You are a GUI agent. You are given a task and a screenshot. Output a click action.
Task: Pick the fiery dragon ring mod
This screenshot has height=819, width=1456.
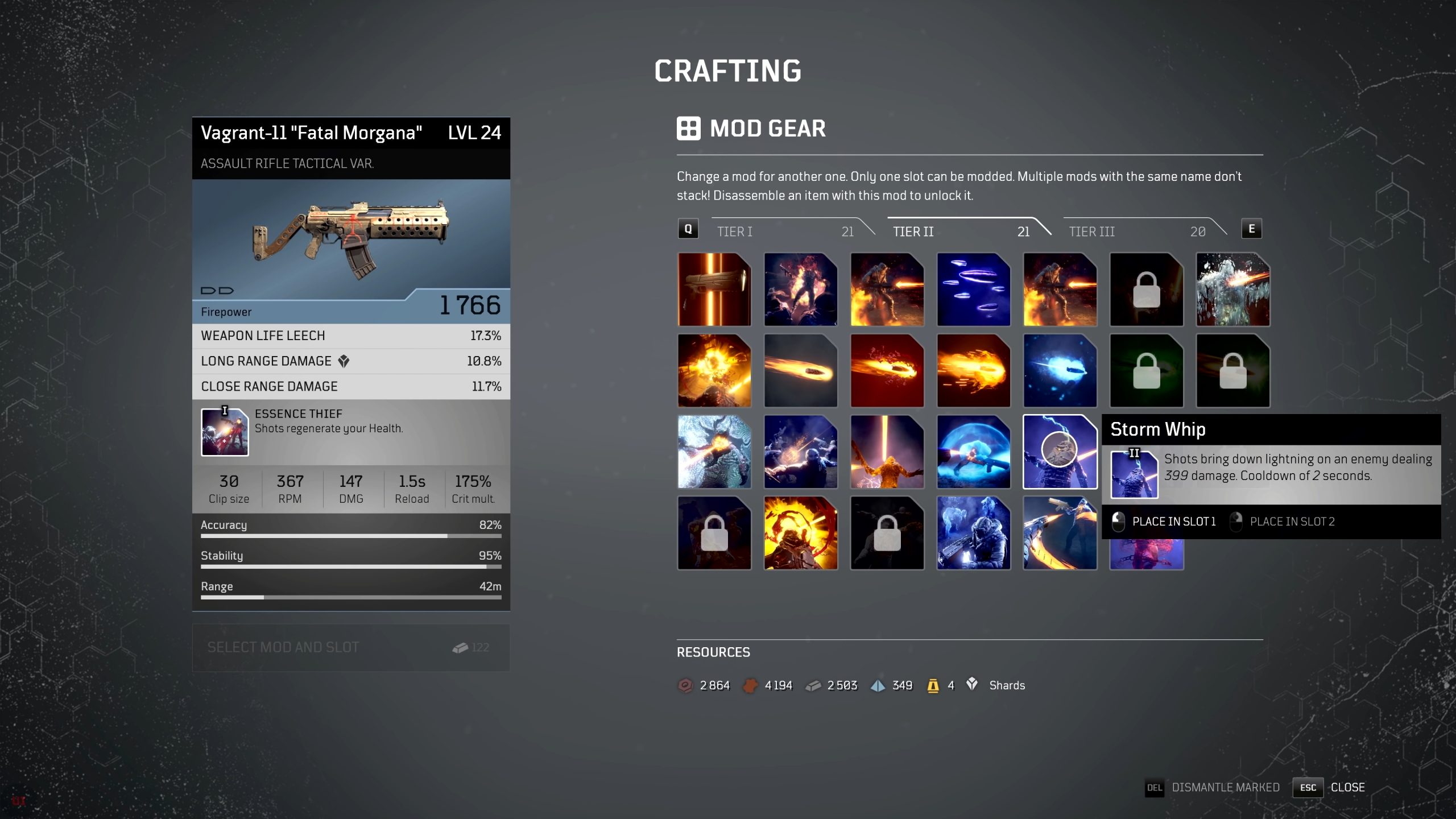pos(800,533)
